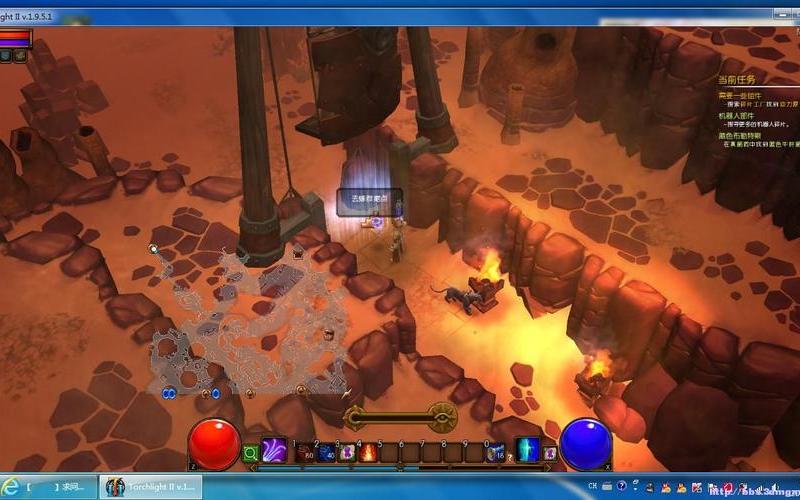Click the eye emblem on the charge bar
The width and height of the screenshot is (800, 500).
pos(443,414)
